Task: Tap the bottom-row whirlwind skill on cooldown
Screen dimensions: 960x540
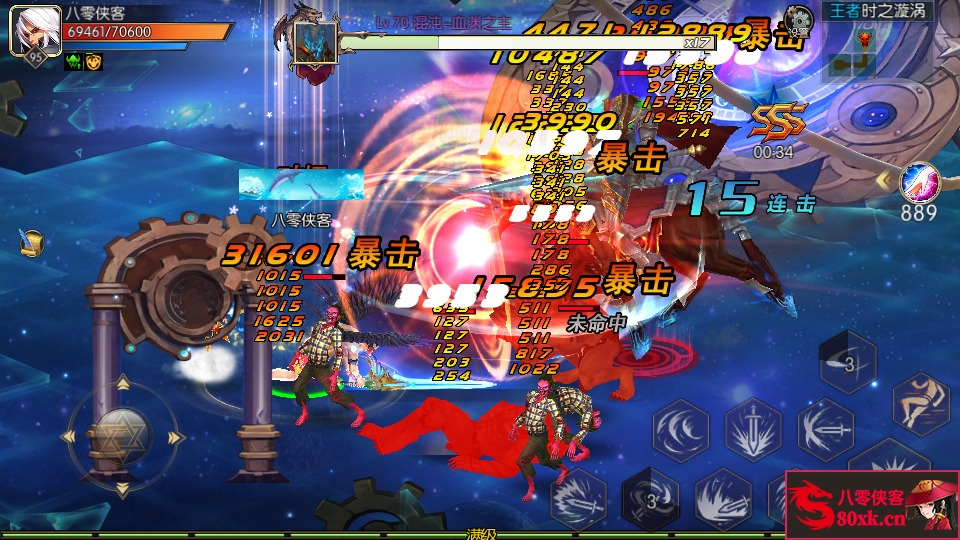Action: [x=650, y=498]
